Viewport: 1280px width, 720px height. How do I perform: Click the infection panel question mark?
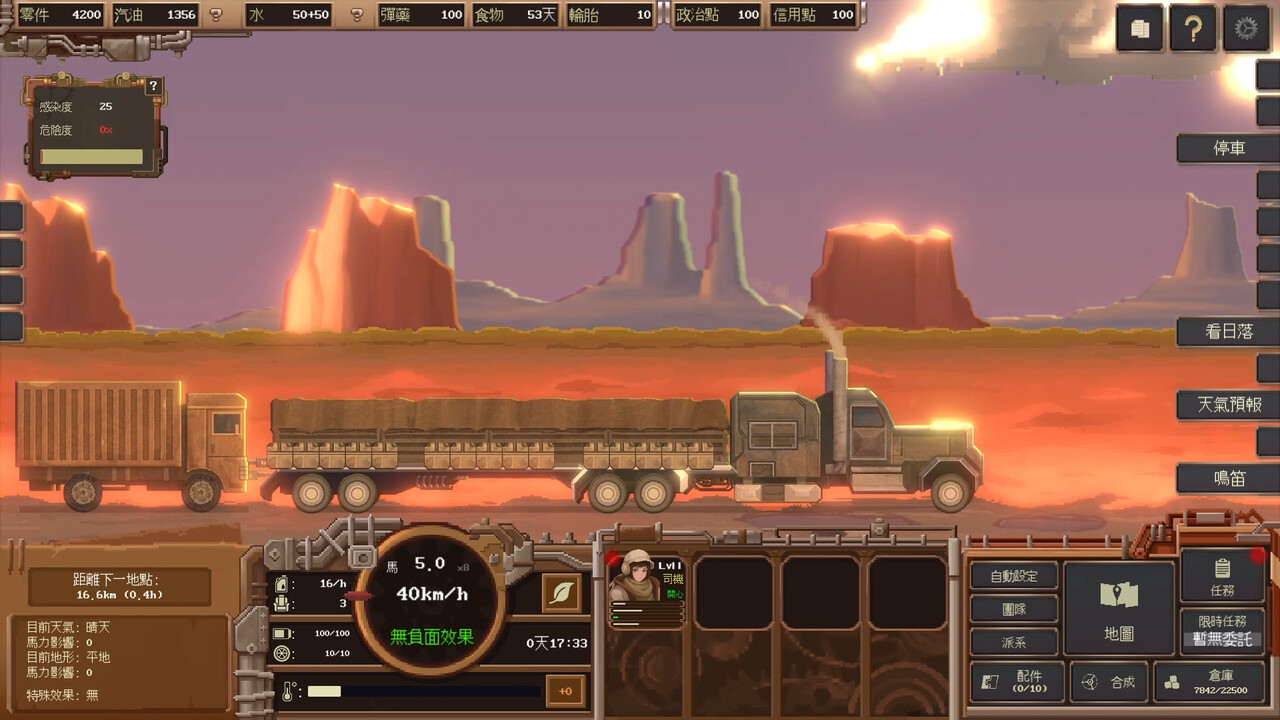coord(153,86)
